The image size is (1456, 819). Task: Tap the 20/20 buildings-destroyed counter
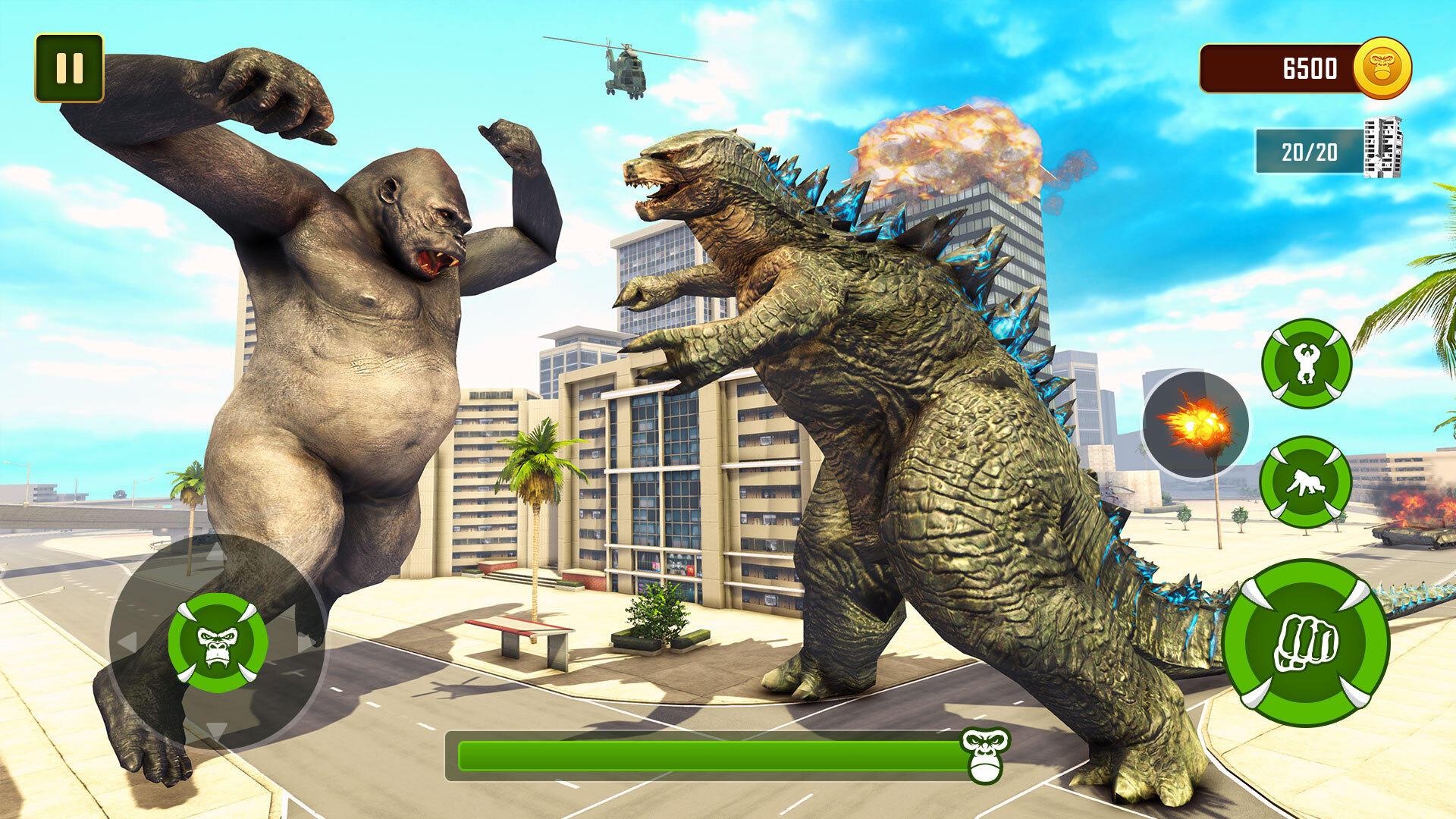pyautogui.click(x=1311, y=149)
